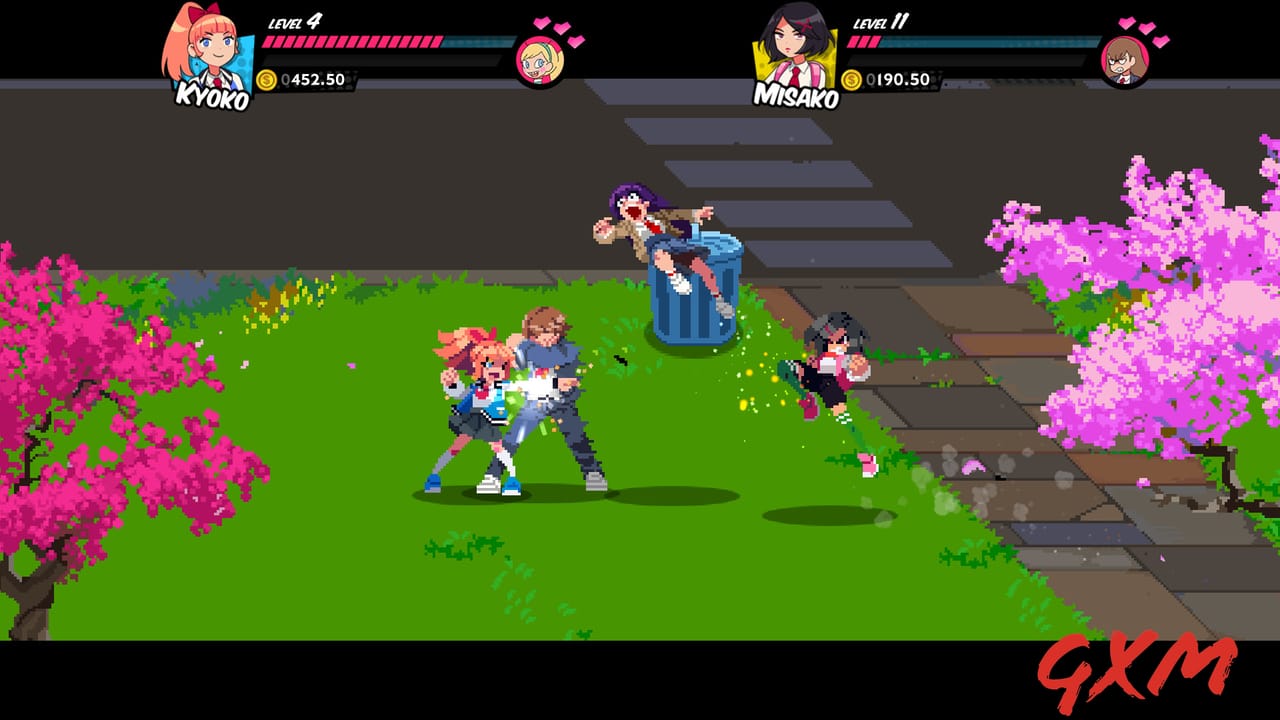Expand the Kyoko name banner
The height and width of the screenshot is (720, 1280).
point(213,97)
